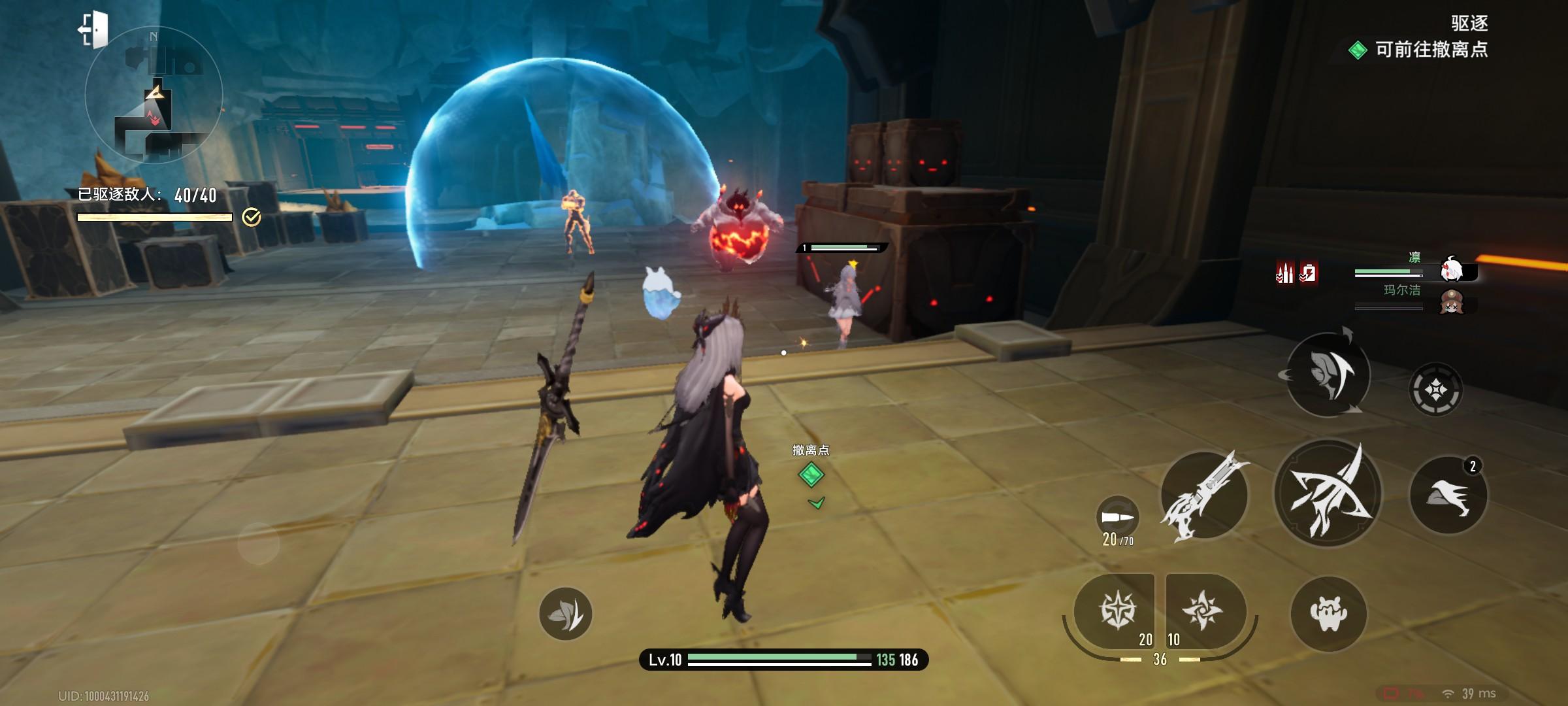Viewport: 1568px width, 706px height.
Task: Trigger the dash slide button
Action: (1448, 495)
